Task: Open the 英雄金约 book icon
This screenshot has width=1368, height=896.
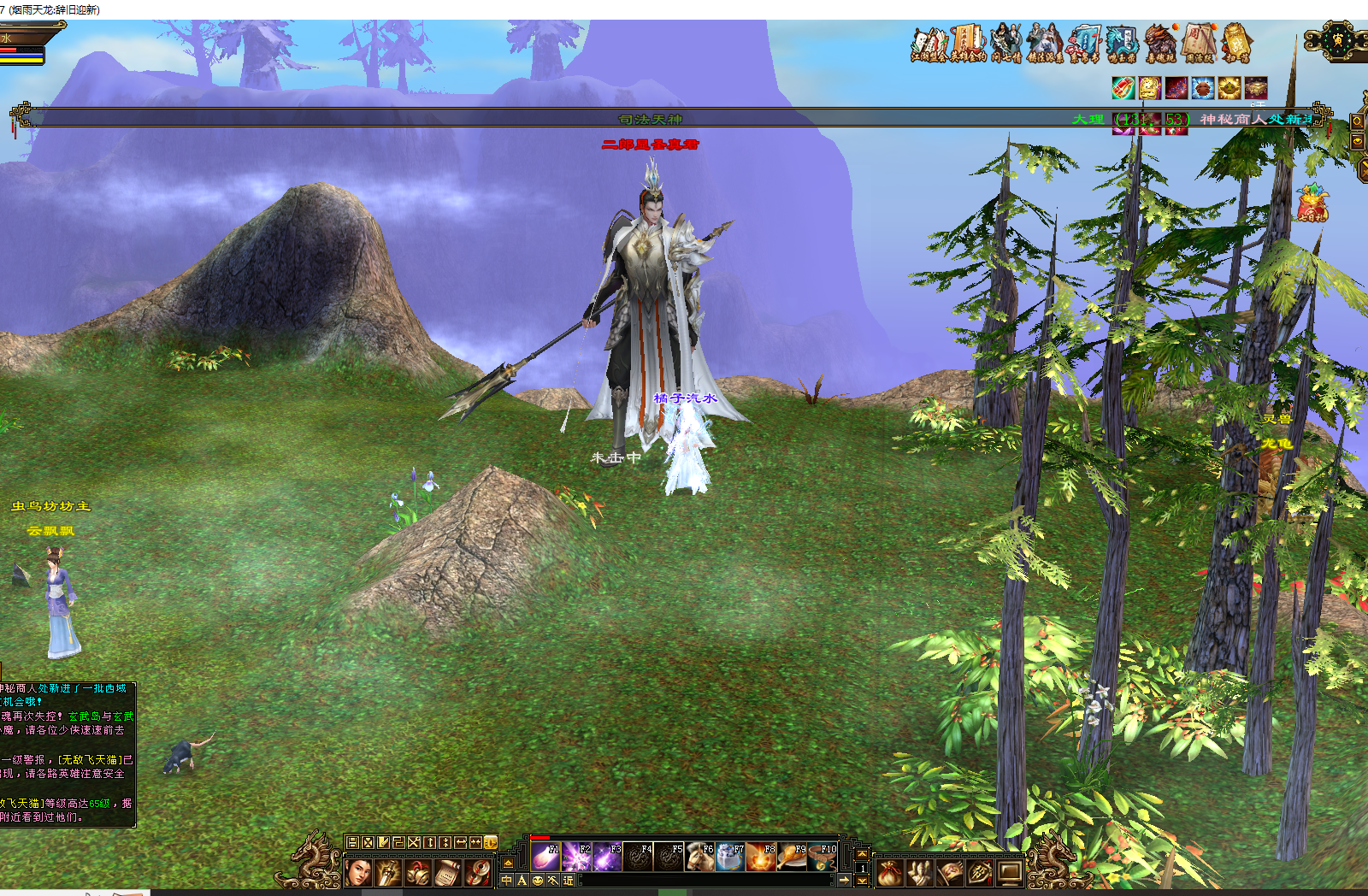Action: [x=969, y=43]
